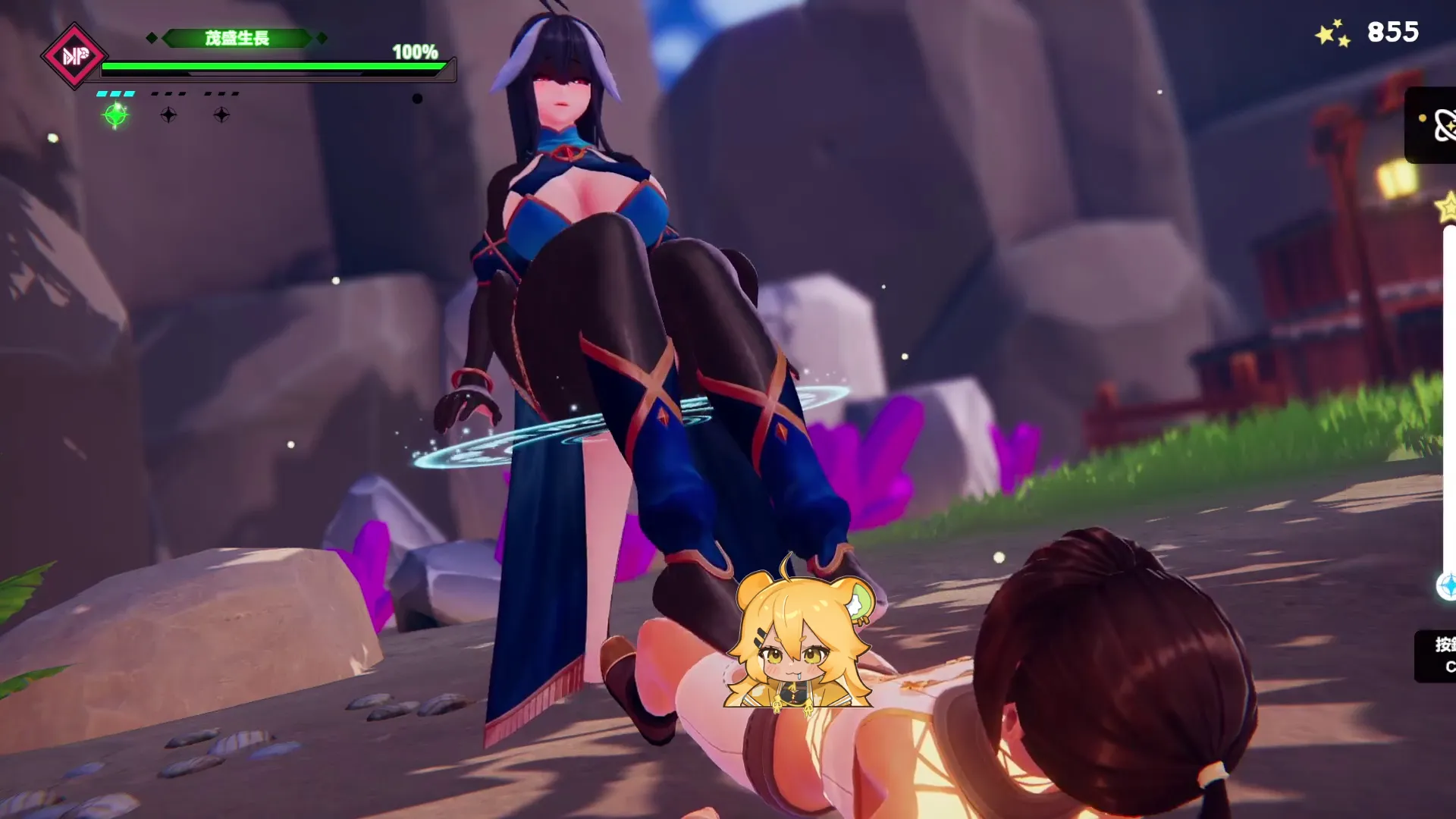
Task: Click the green boss health bar
Action: click(x=273, y=67)
